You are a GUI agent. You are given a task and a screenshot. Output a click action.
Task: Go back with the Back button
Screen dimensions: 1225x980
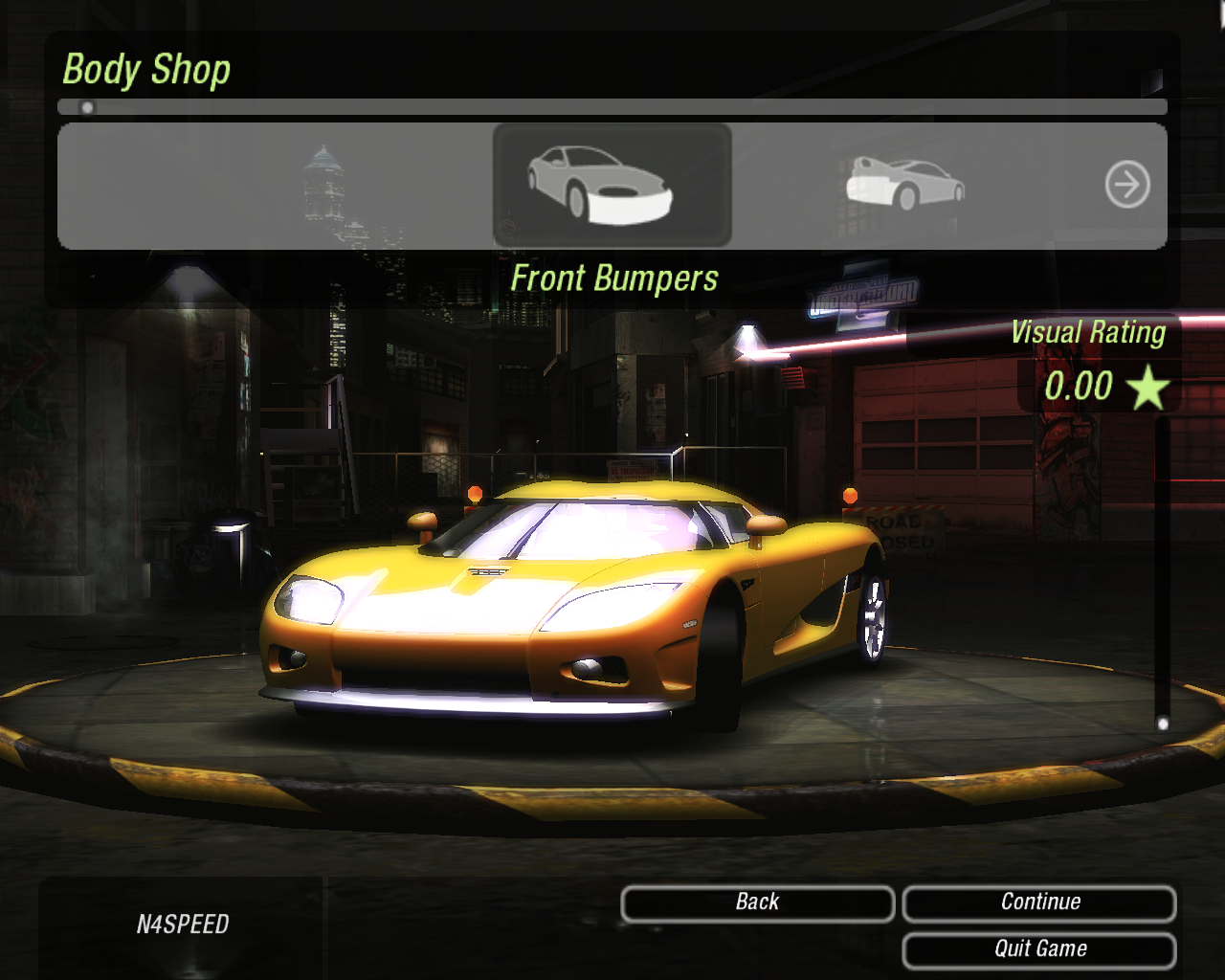(x=757, y=902)
